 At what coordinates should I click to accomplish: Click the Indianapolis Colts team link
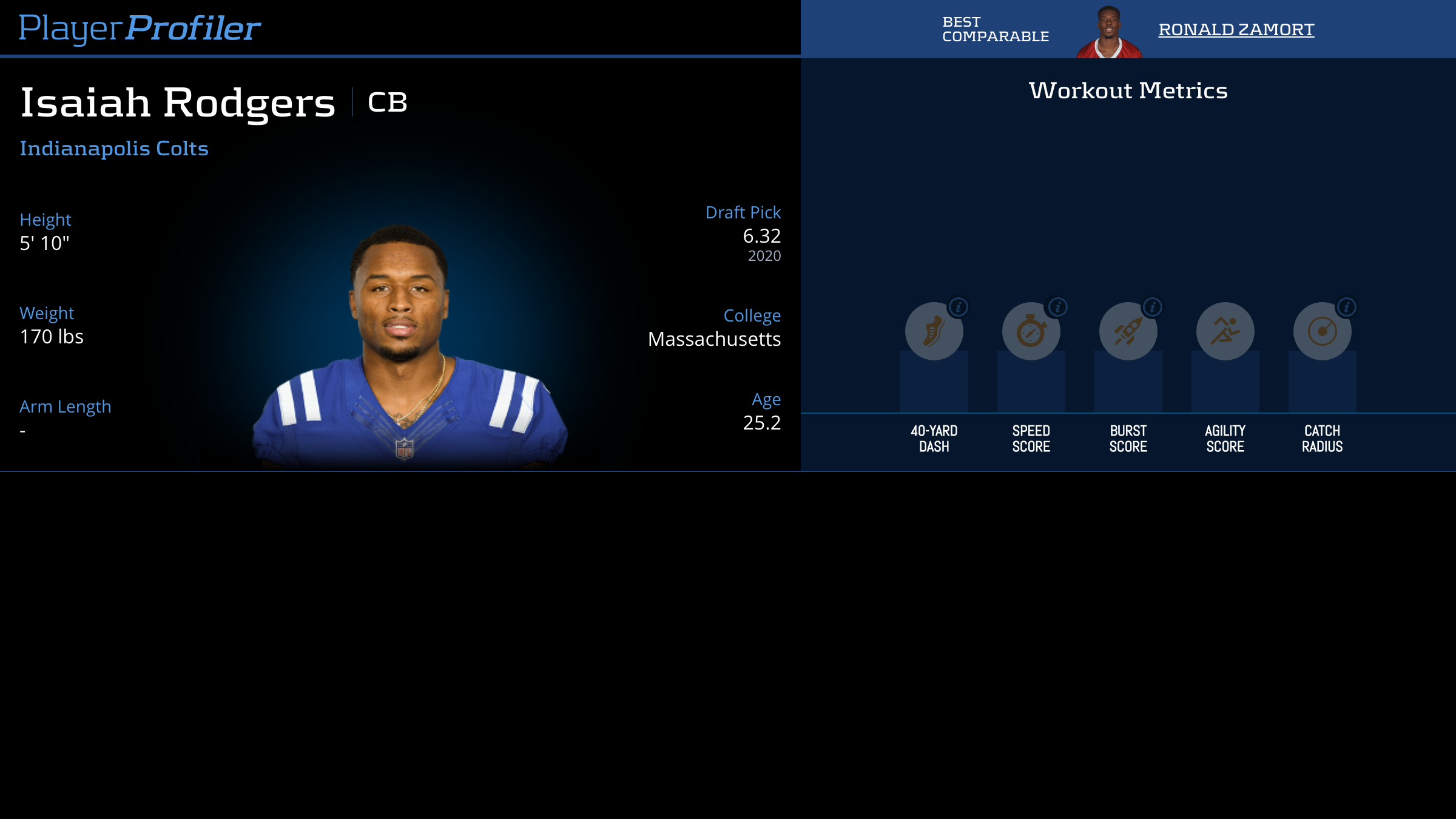113,148
